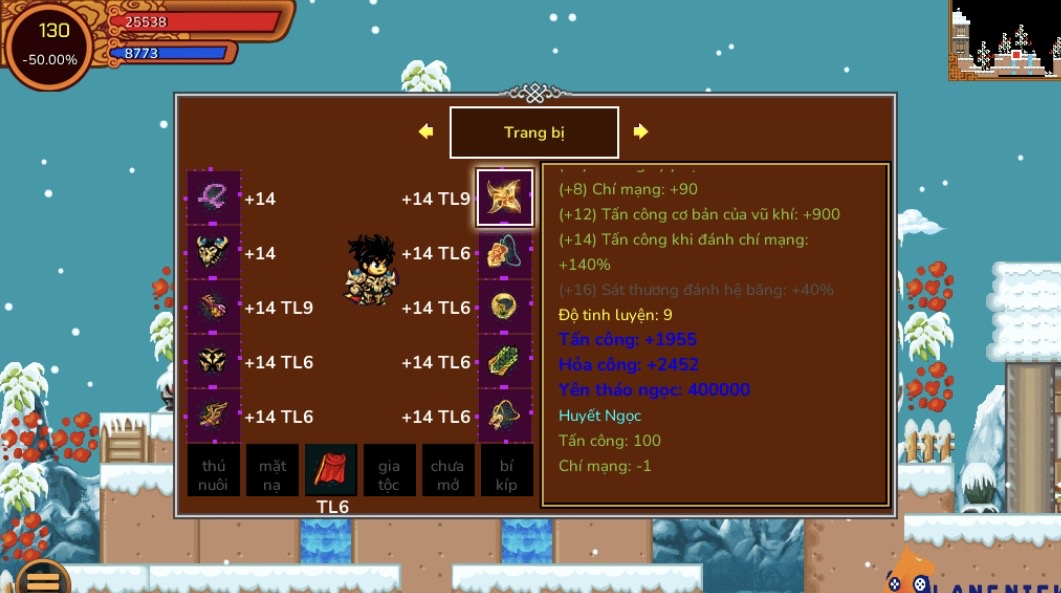The width and height of the screenshot is (1061, 593).
Task: Select the Trang bị tab header
Action: 534,133
